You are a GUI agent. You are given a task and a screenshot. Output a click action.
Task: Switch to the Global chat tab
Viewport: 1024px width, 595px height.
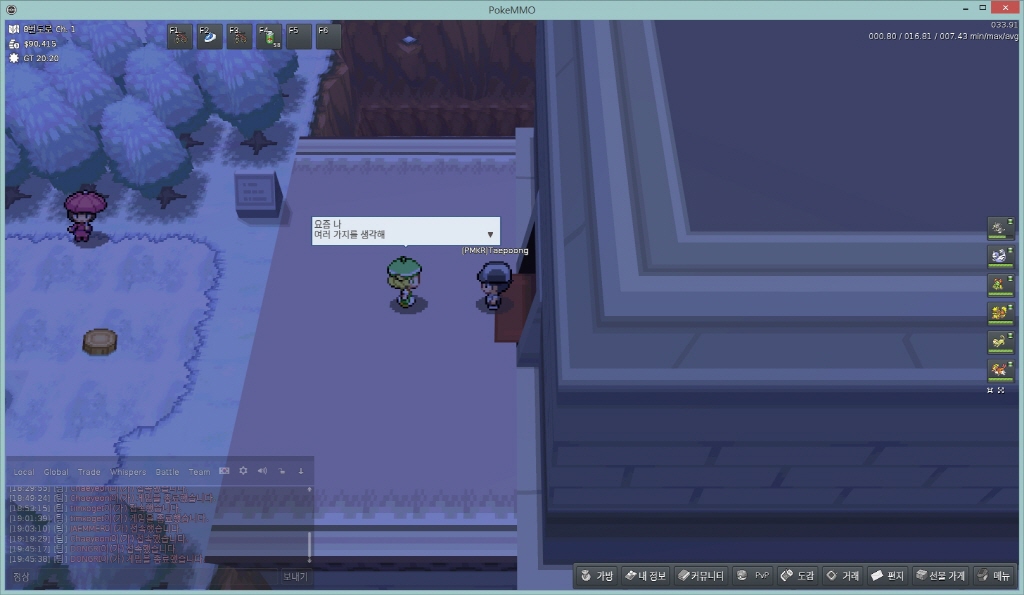(56, 472)
